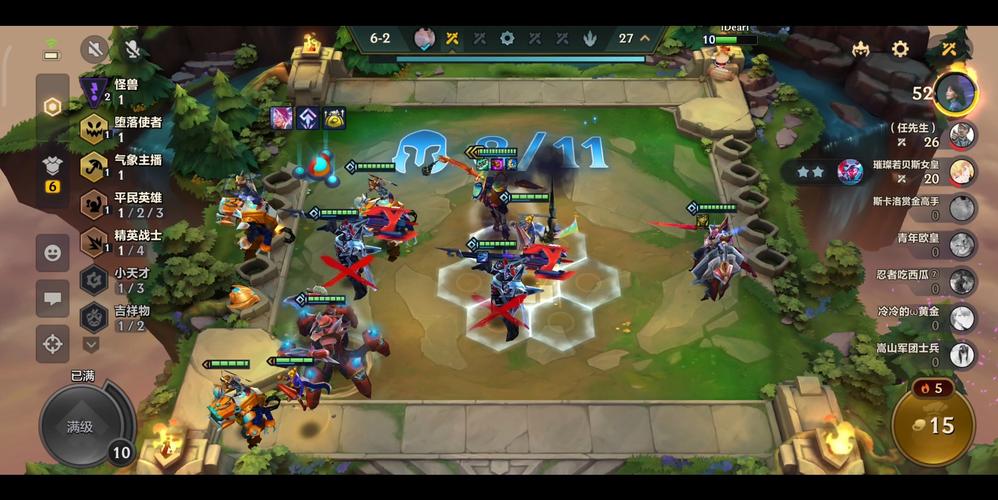998x500 pixels.
Task: Open the hexagon traits panel button
Action: 53,108
